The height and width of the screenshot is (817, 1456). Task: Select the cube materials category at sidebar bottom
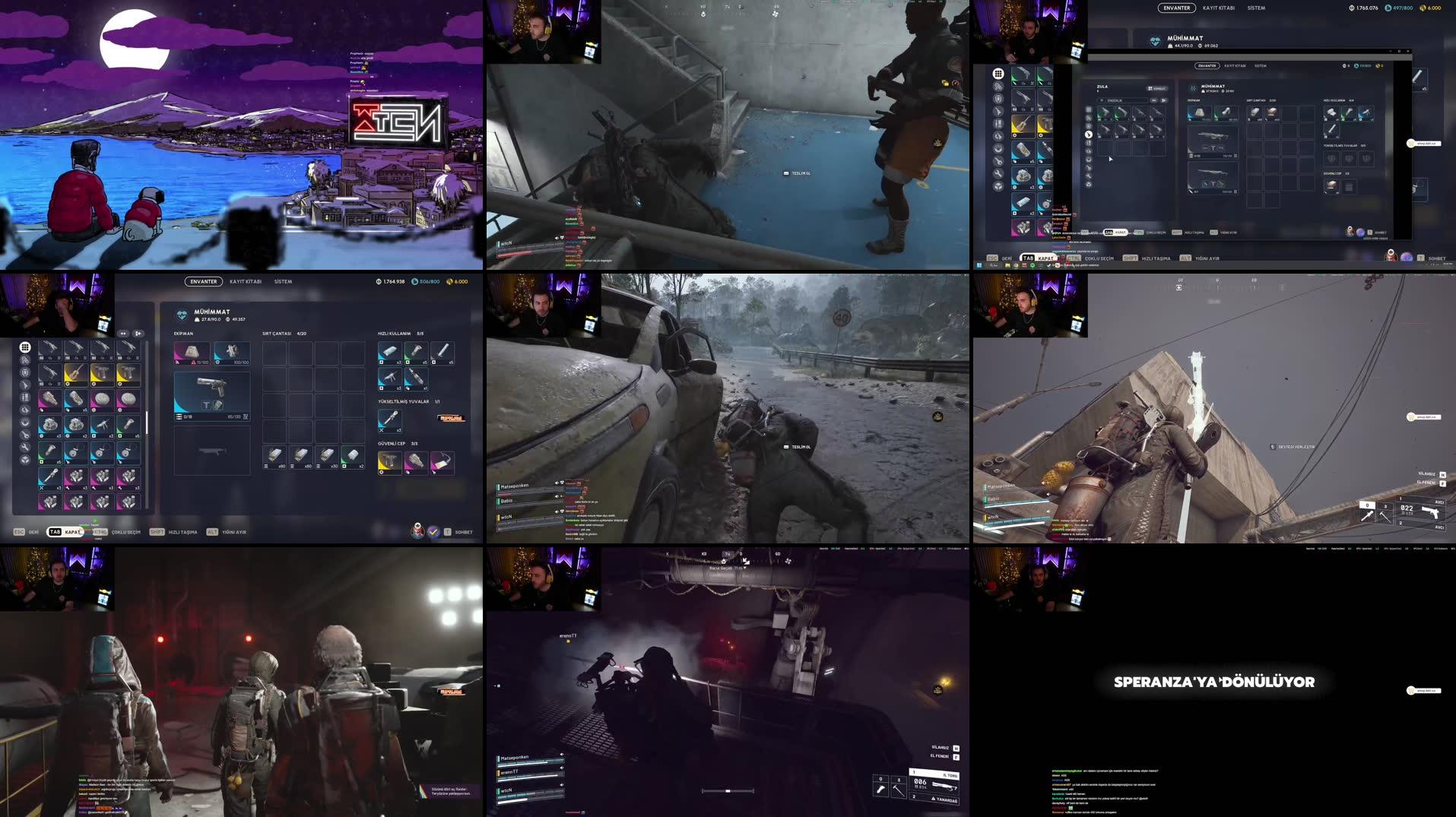pos(25,459)
